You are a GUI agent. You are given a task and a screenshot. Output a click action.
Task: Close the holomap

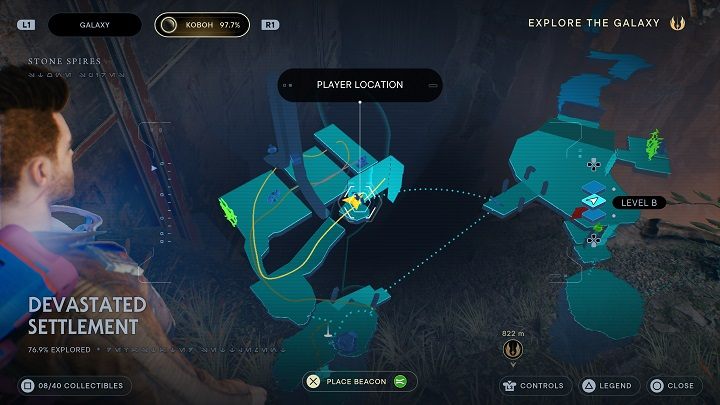[672, 385]
